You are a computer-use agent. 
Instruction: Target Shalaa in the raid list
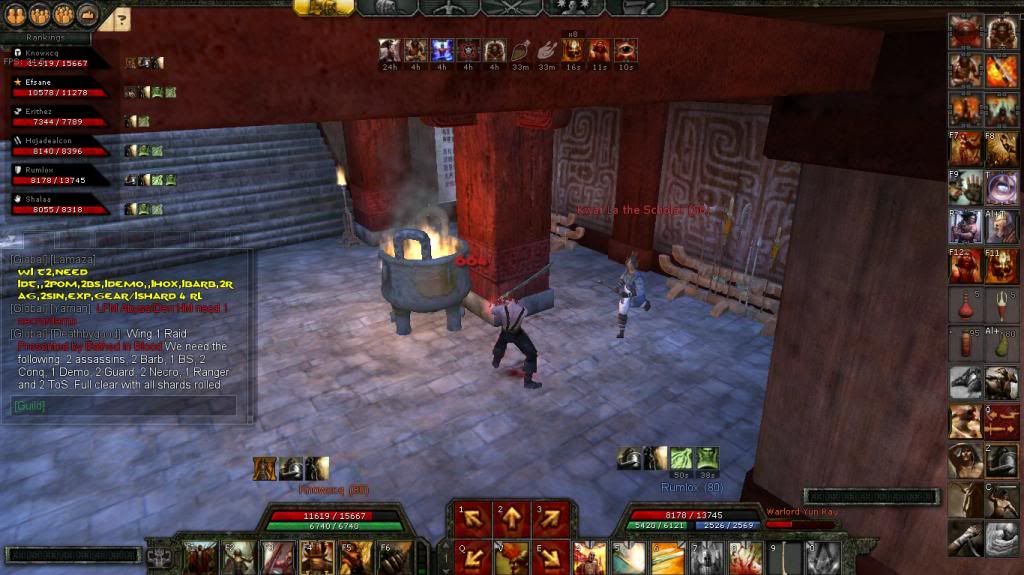click(x=60, y=204)
